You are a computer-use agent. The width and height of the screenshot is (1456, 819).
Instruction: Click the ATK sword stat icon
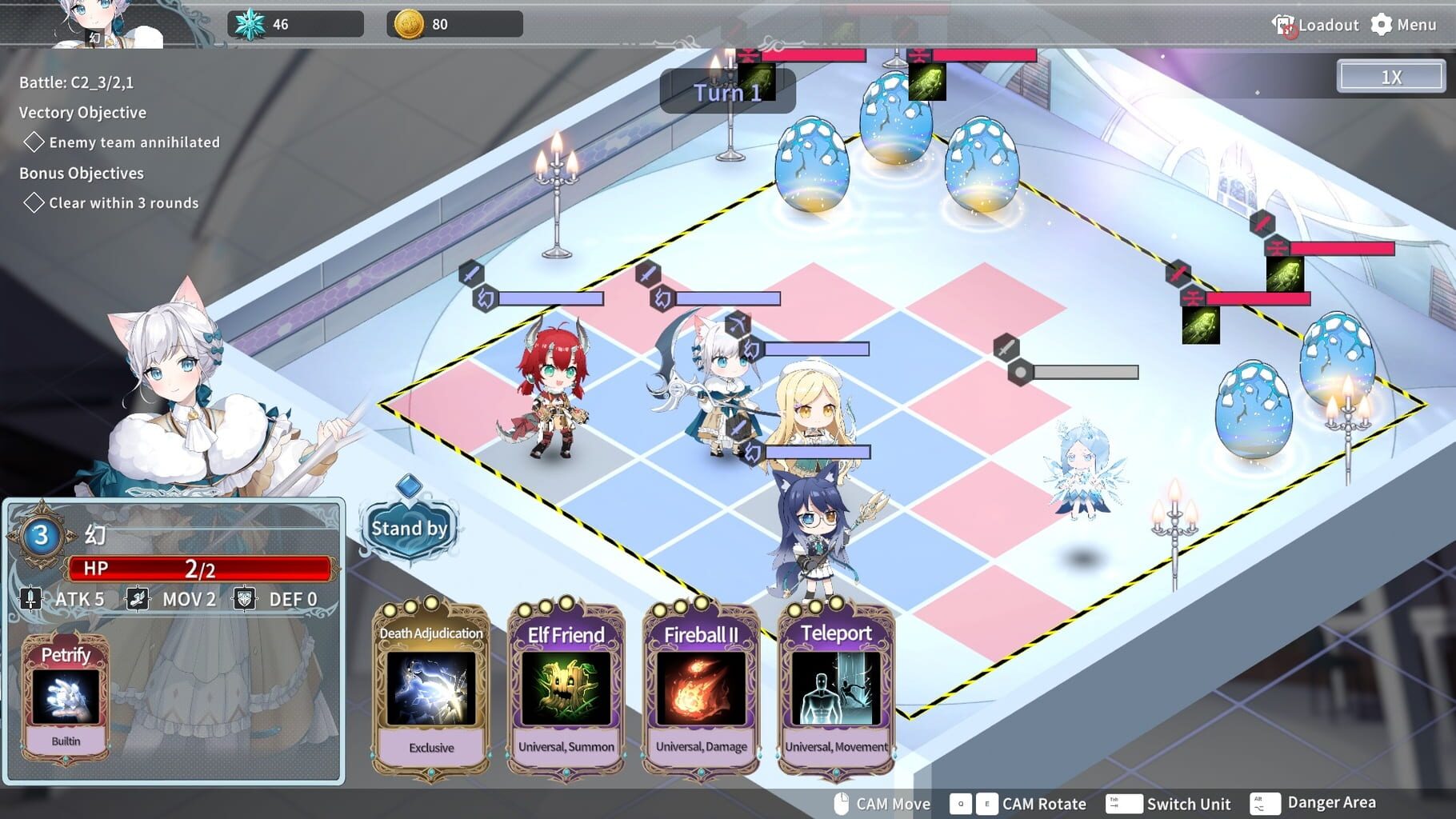(x=30, y=598)
